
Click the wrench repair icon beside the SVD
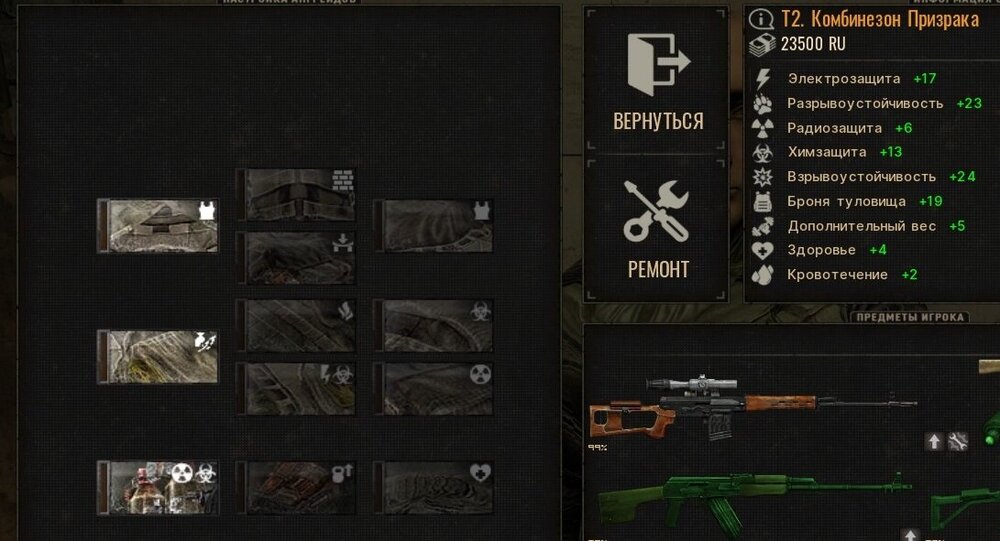(x=957, y=441)
